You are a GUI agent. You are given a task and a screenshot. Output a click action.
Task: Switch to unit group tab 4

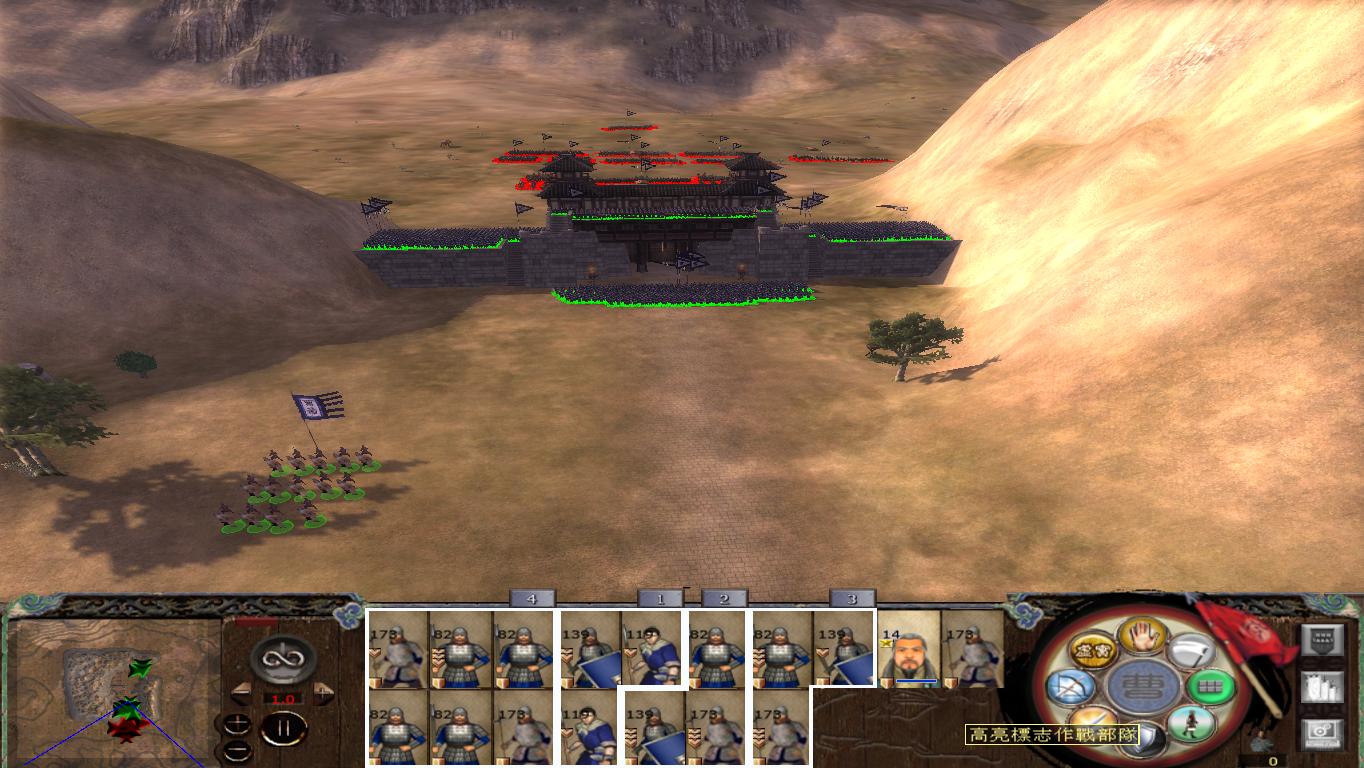coord(532,599)
